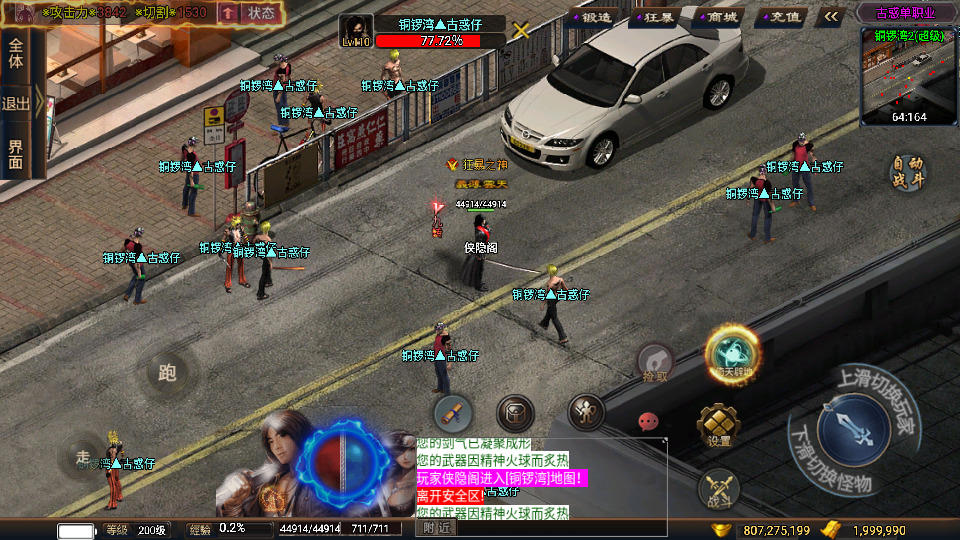Toggle 自动战斗 auto battle
Screen dimensions: 960x540
coord(908,172)
